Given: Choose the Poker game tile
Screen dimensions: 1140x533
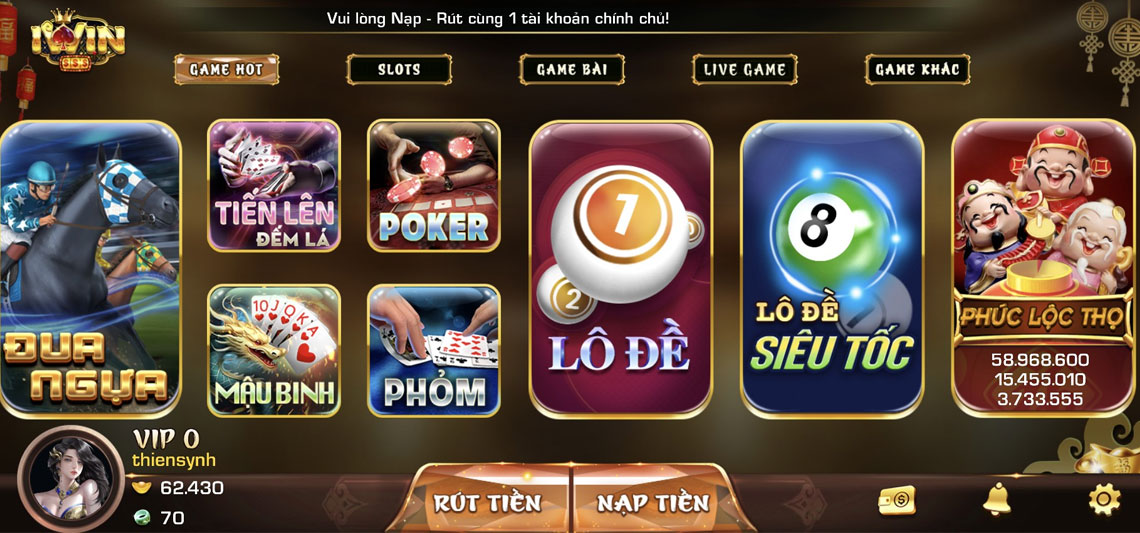Looking at the screenshot, I should coord(434,185).
